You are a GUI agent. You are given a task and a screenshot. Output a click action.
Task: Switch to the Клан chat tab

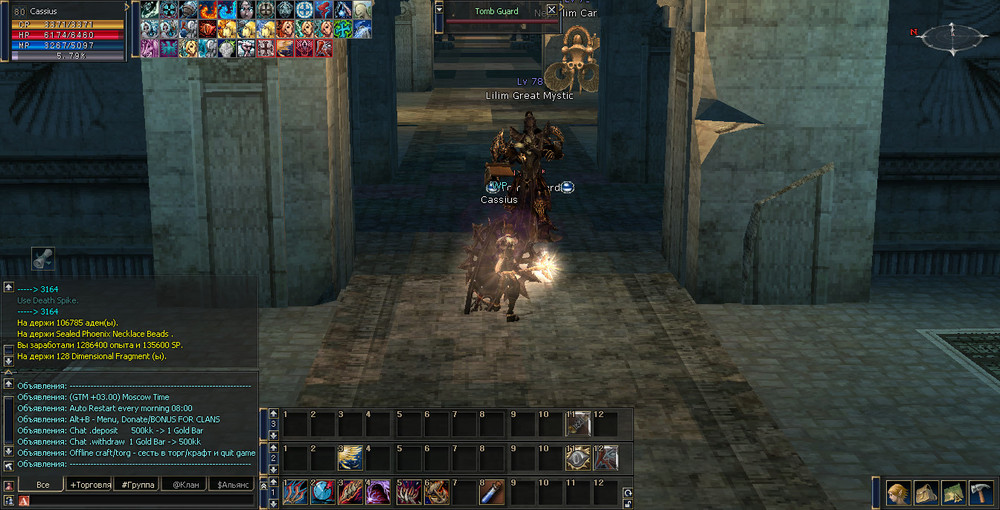tap(185, 484)
